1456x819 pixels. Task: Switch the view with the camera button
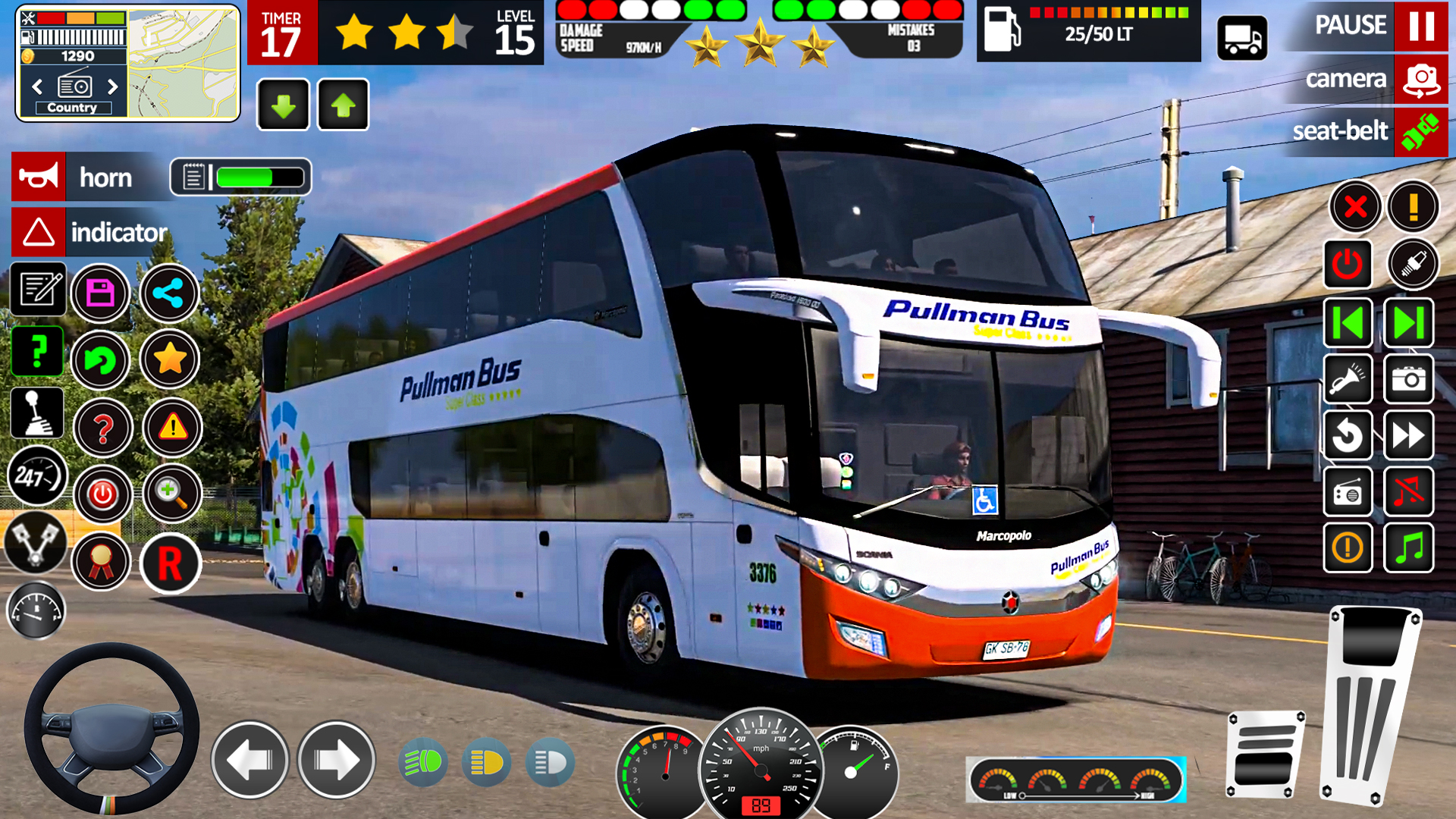pyautogui.click(x=1420, y=79)
